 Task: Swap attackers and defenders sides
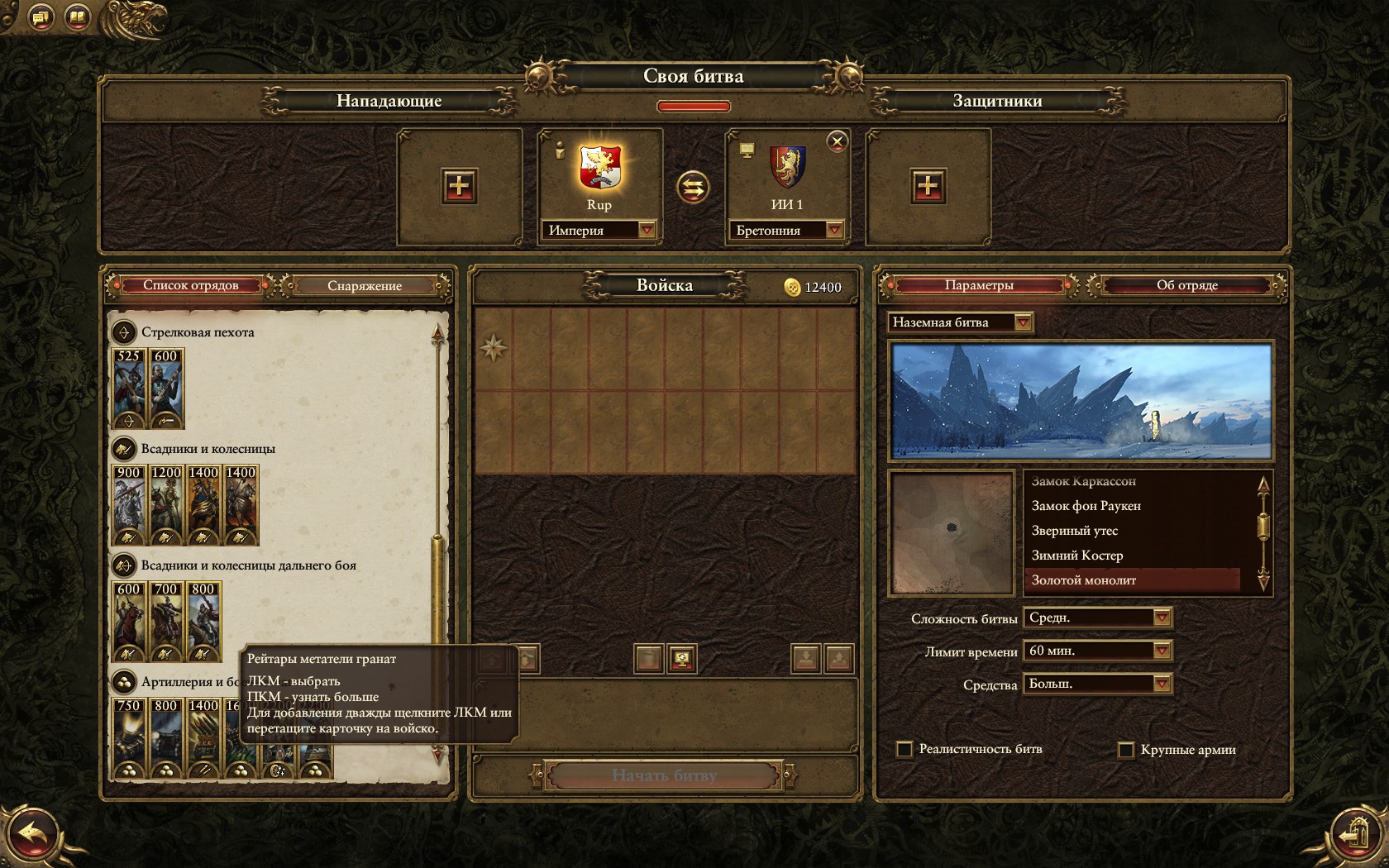(693, 187)
